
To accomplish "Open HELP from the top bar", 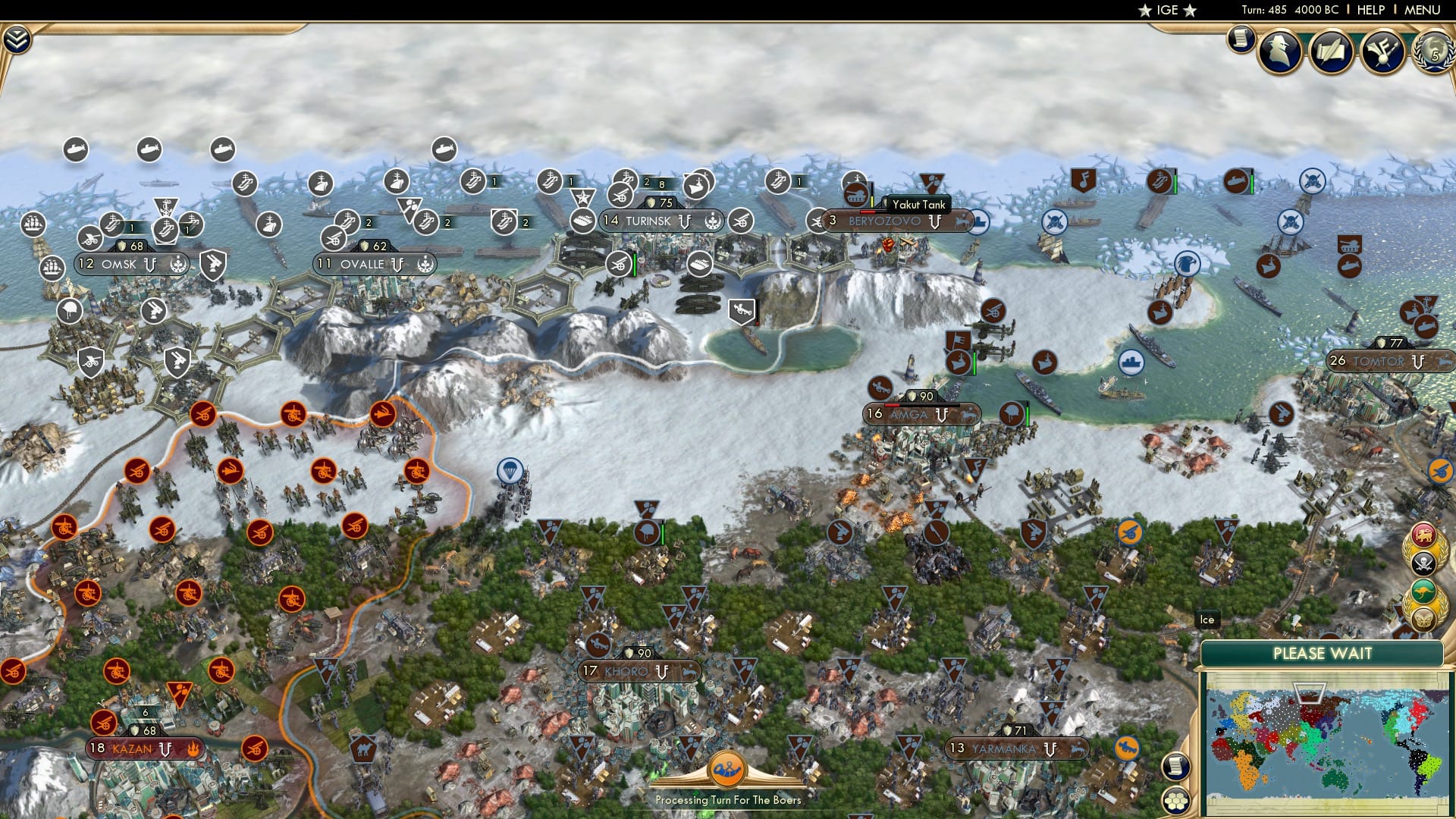I will [x=1371, y=10].
